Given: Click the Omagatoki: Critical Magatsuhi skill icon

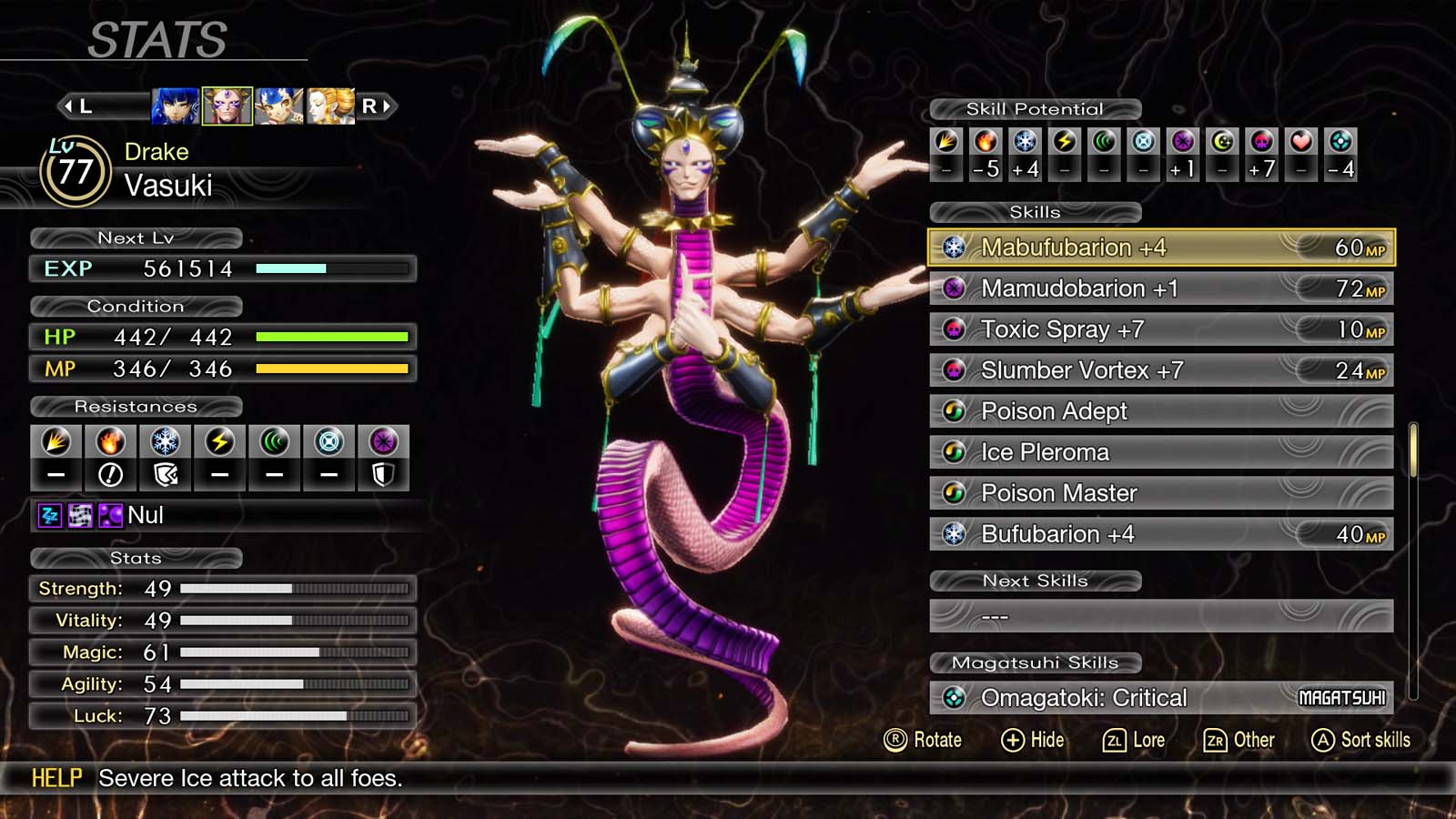Looking at the screenshot, I should click(954, 697).
